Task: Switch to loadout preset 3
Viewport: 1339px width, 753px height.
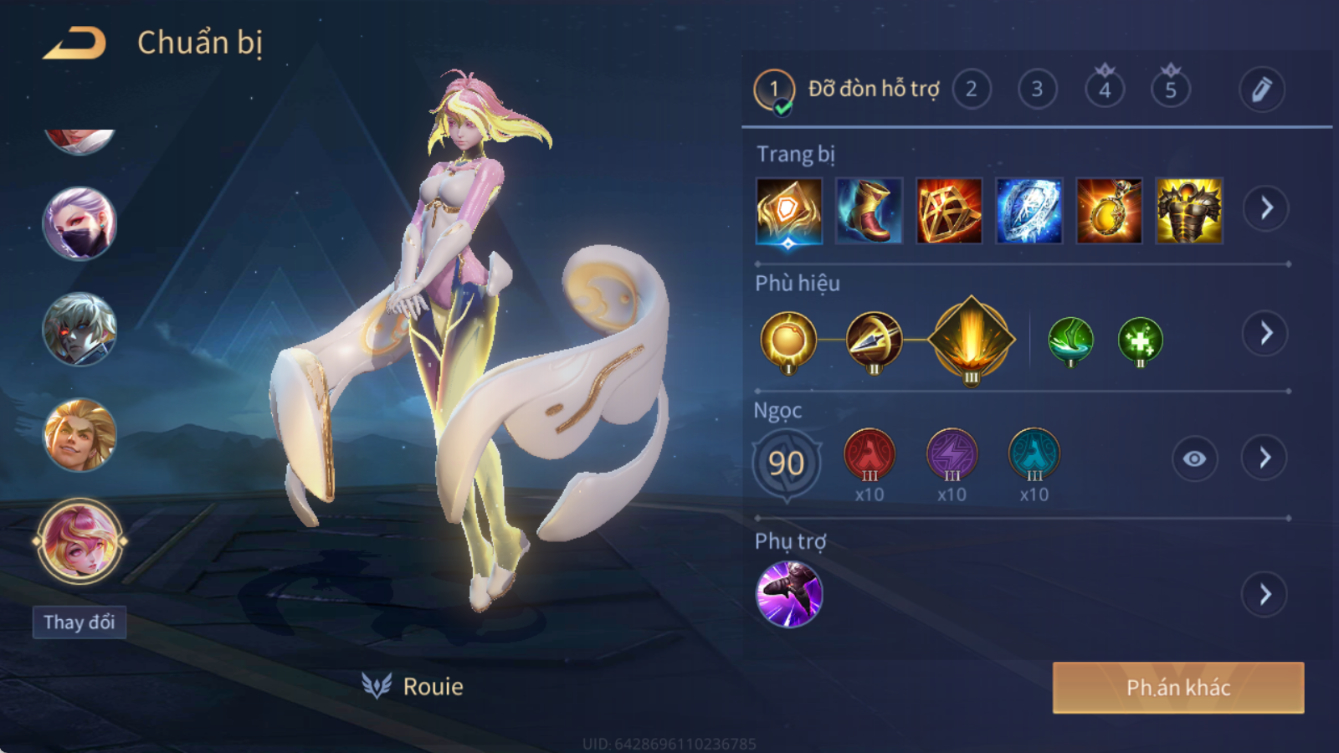Action: click(1037, 90)
